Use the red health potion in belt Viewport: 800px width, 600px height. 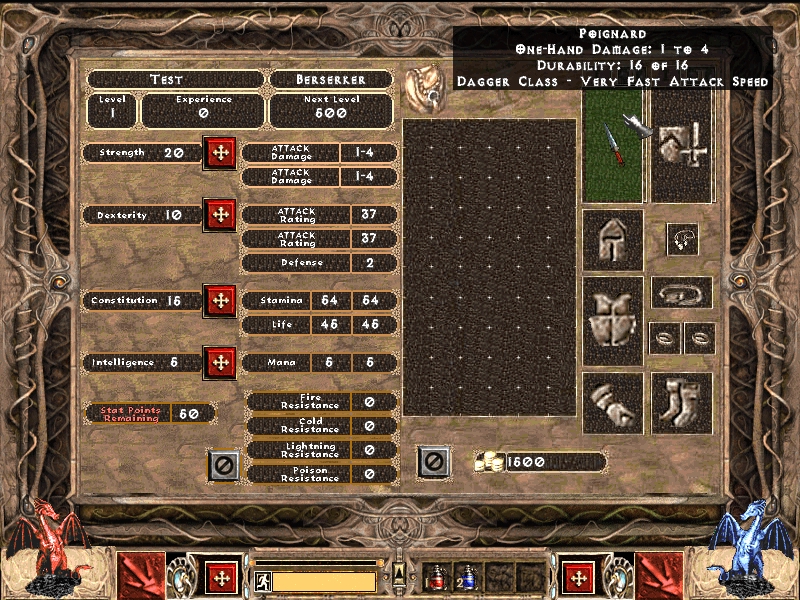point(437,578)
